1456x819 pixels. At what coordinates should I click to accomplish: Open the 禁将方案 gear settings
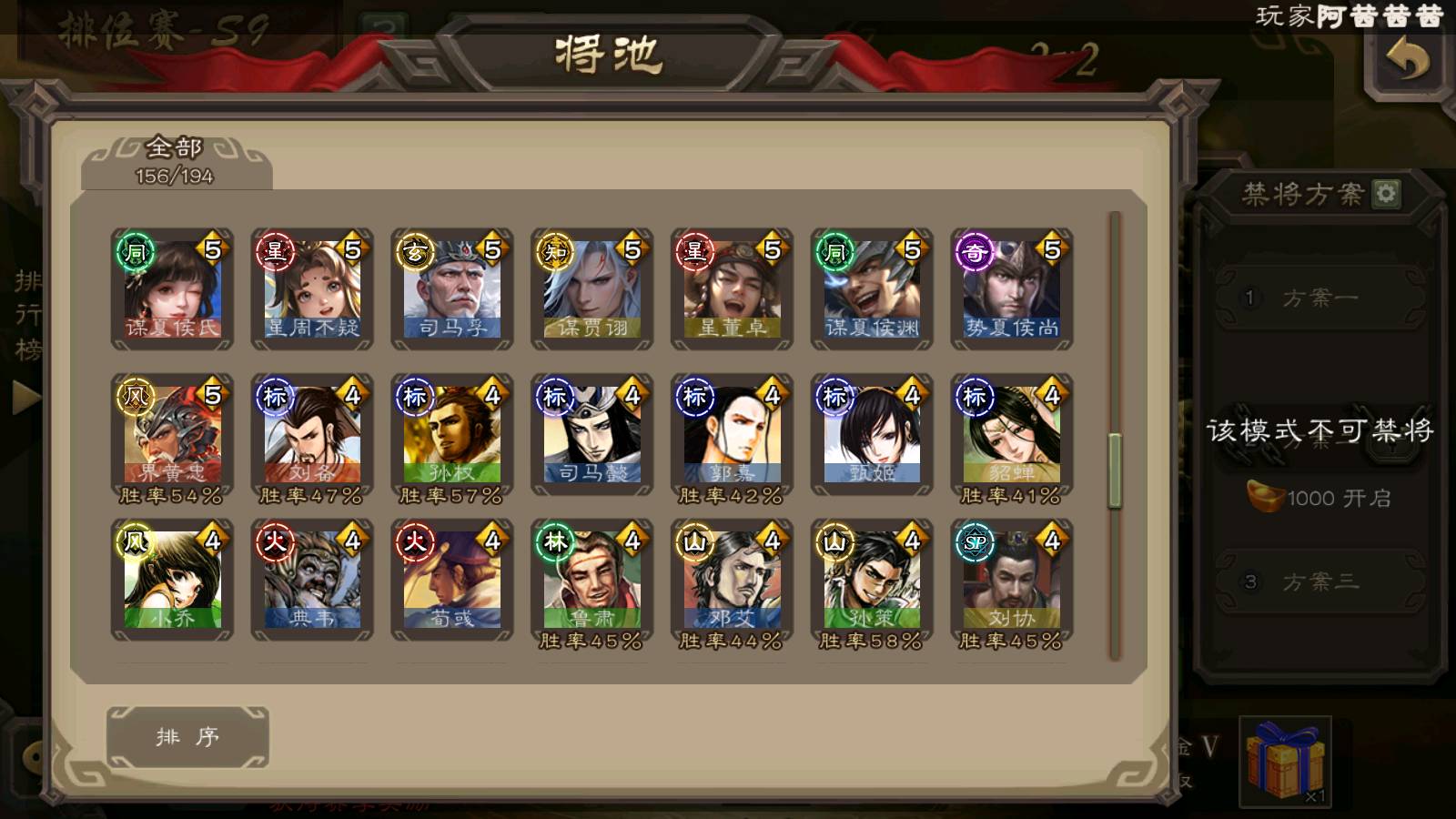1386,194
